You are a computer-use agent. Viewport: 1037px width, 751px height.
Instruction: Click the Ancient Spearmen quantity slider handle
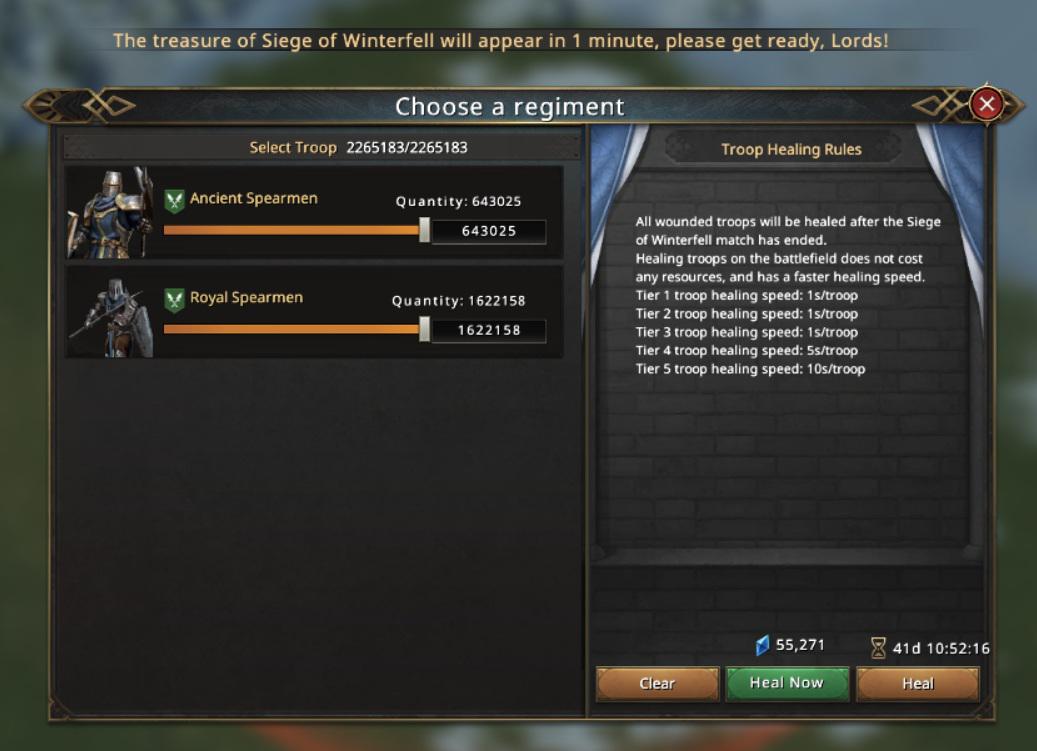point(425,230)
